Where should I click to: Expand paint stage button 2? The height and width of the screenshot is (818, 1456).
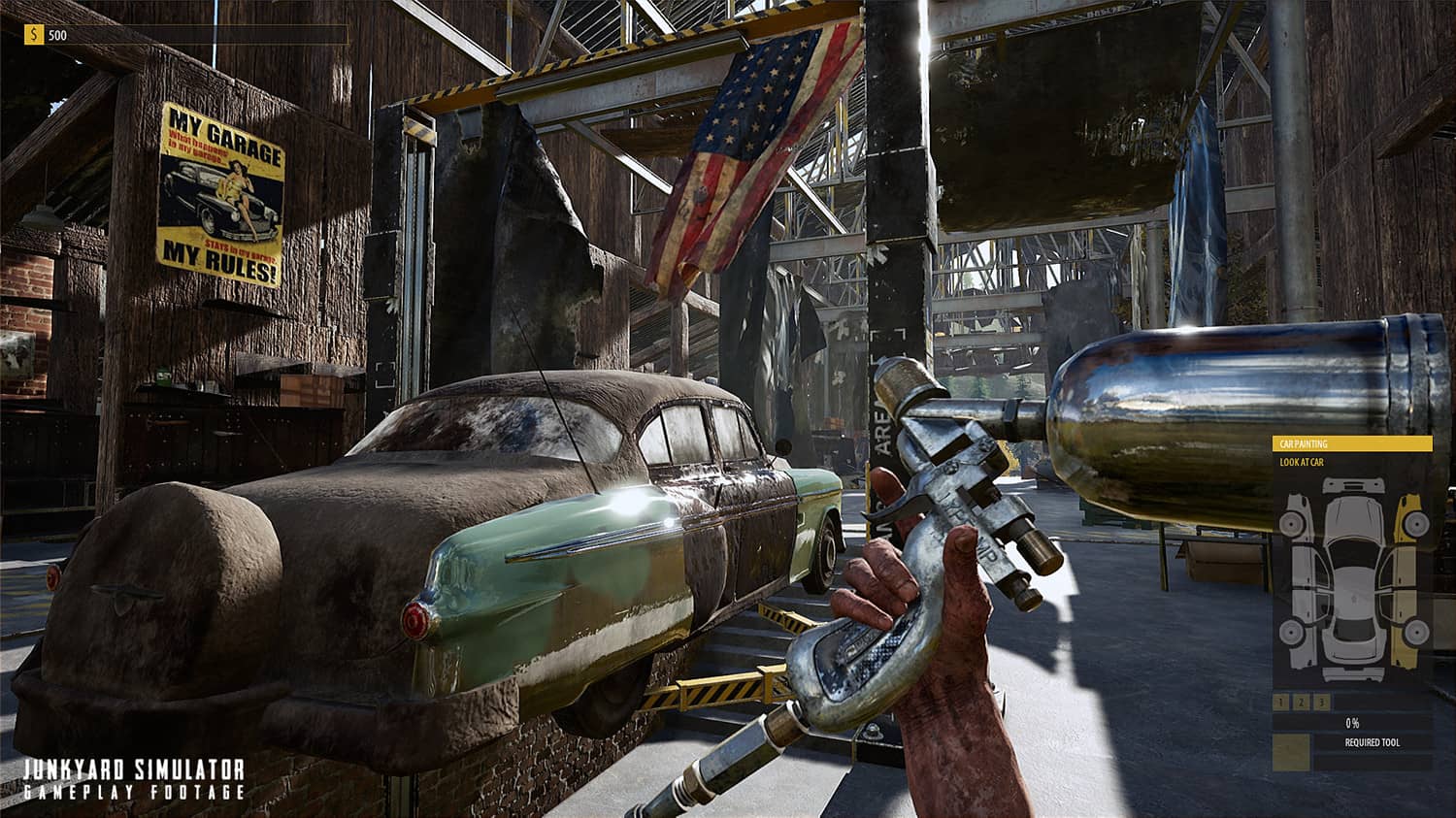[1301, 701]
